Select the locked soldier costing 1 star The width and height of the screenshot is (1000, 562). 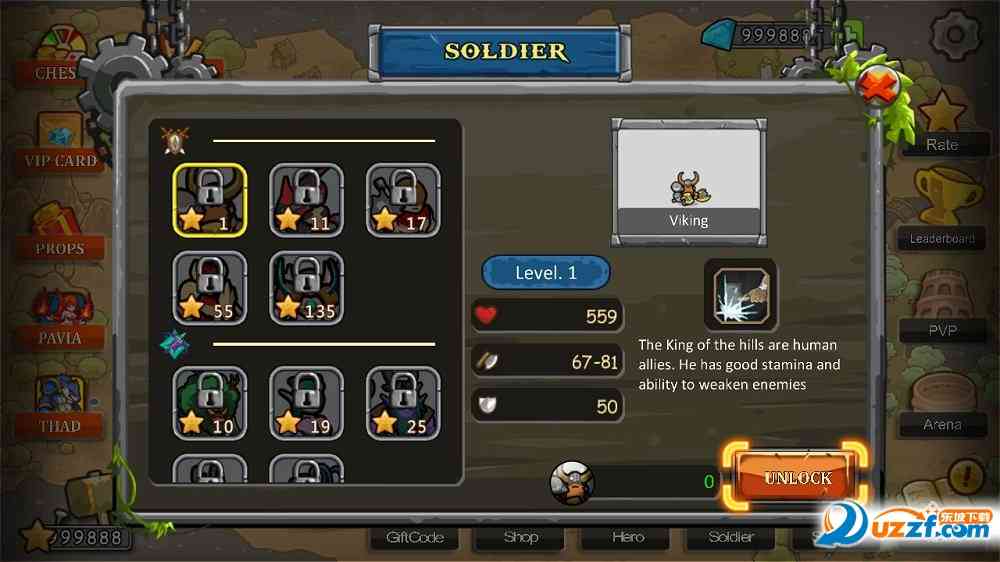click(x=210, y=199)
